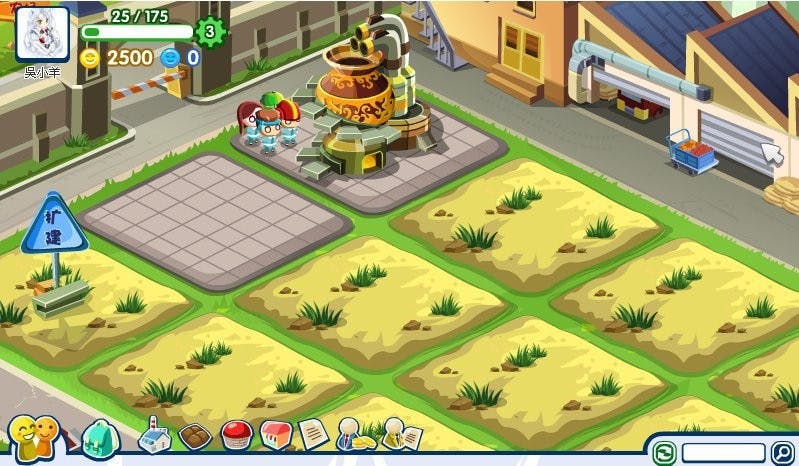The image size is (799, 466).
Task: Click the yellow smiley coin icon
Action: [91, 57]
